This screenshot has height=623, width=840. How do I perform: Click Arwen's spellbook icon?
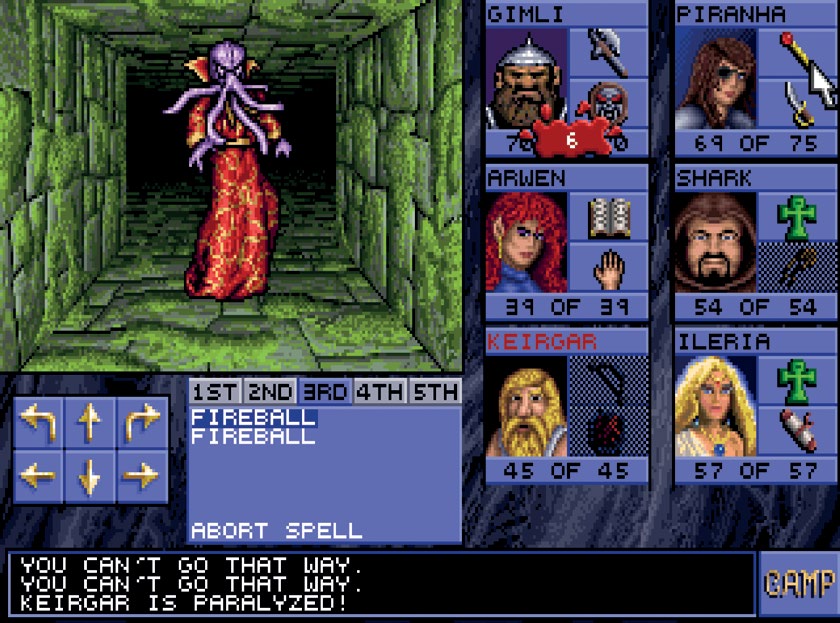pos(608,215)
